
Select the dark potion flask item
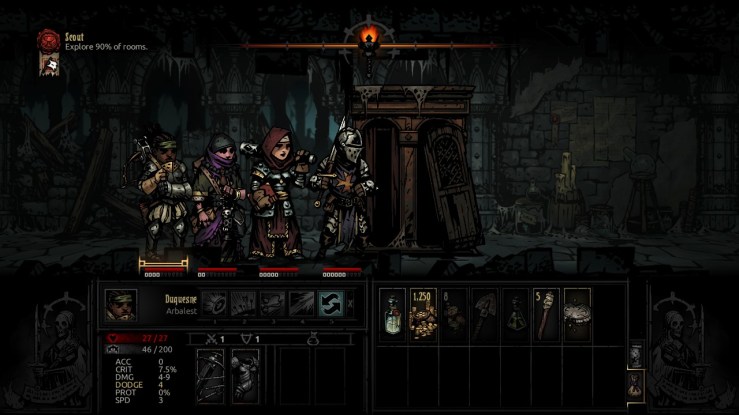pos(516,315)
